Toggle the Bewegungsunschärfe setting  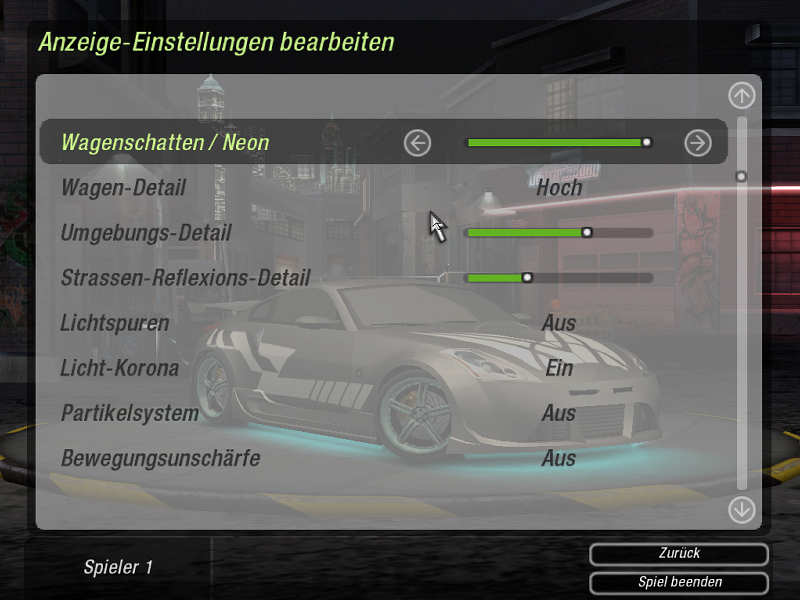coord(559,458)
